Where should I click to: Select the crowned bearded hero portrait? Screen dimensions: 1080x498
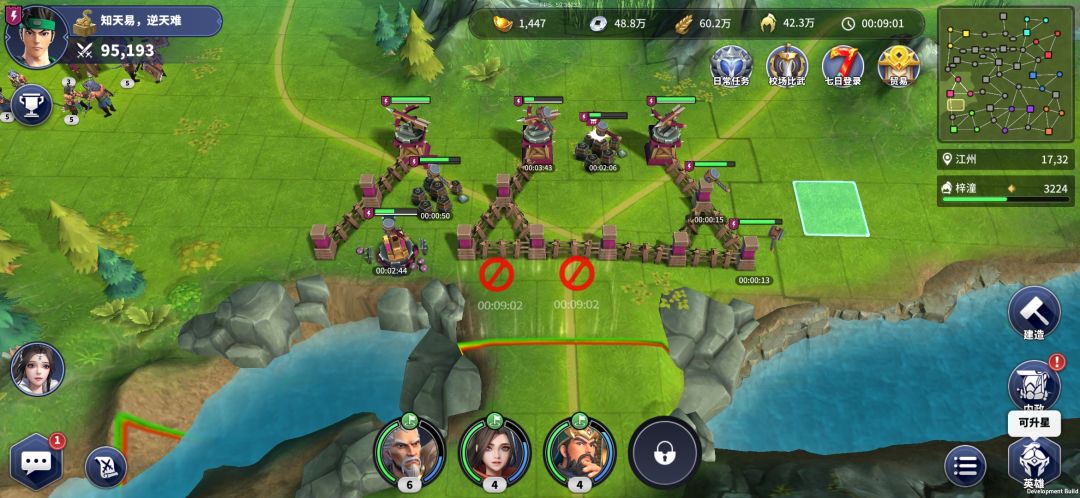tap(578, 450)
